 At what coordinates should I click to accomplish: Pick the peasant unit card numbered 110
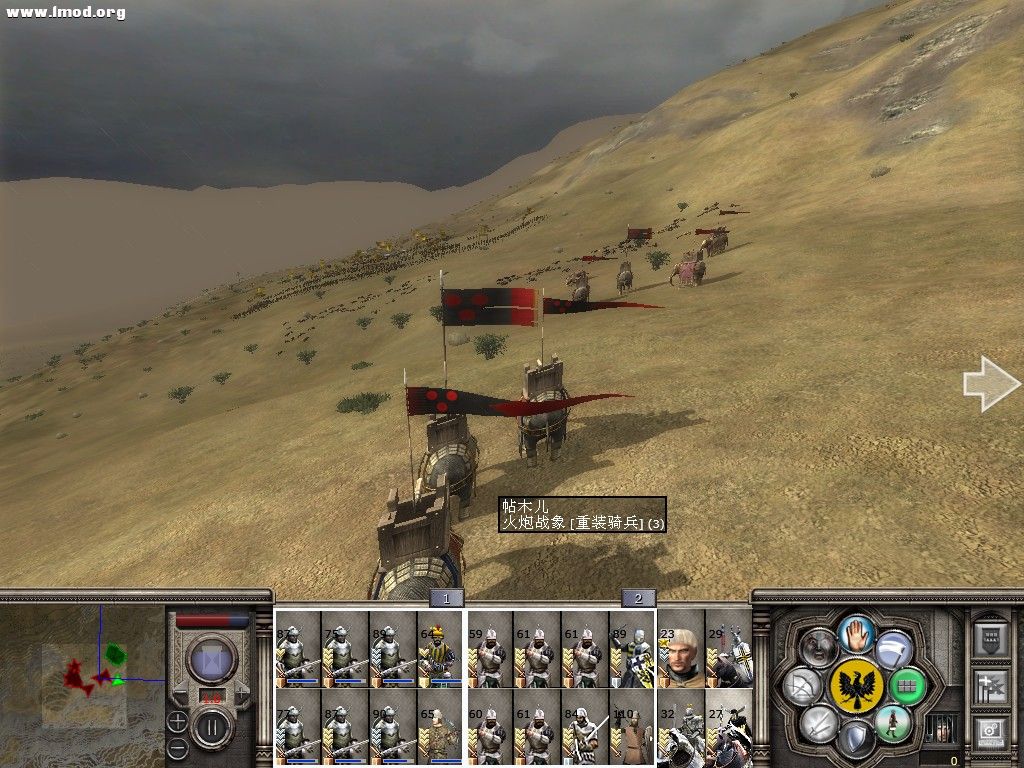pos(632,729)
